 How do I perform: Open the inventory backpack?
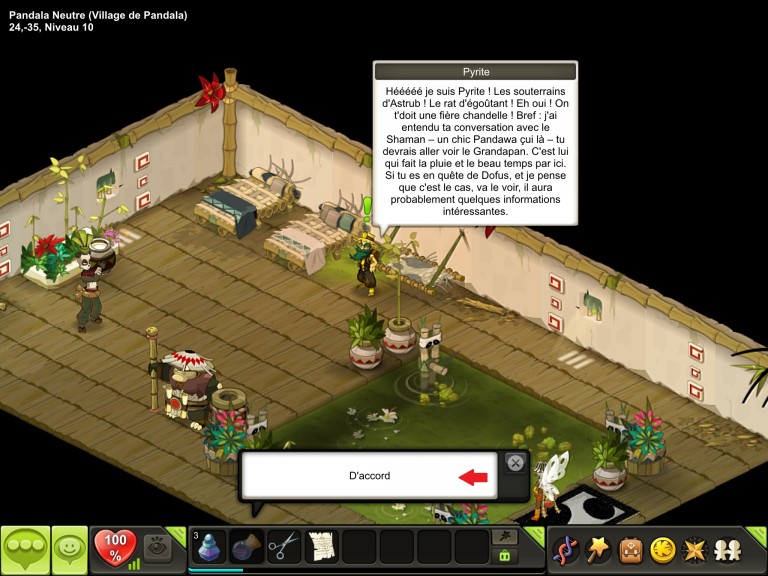[x=631, y=549]
